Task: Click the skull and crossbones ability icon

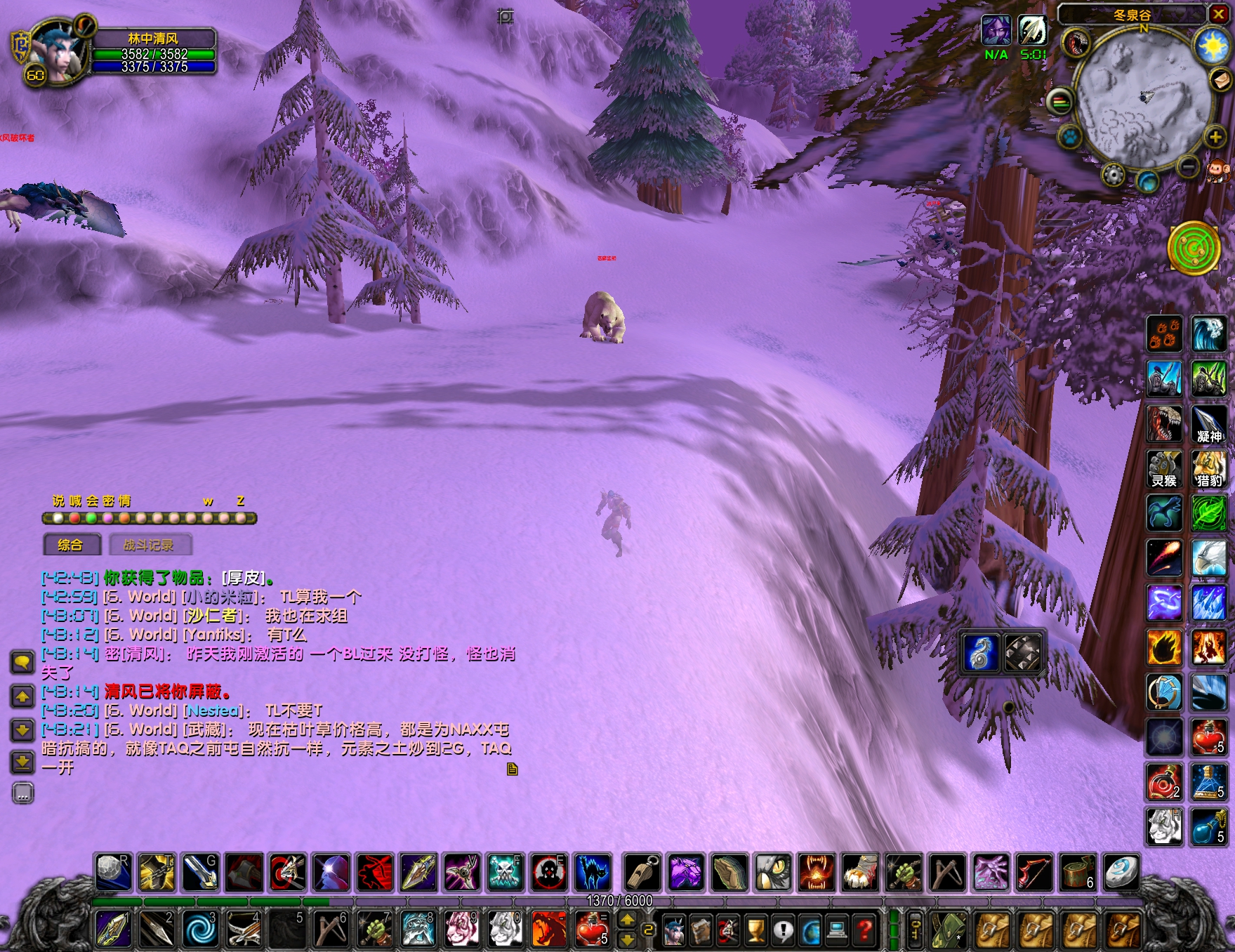Action: (505, 873)
